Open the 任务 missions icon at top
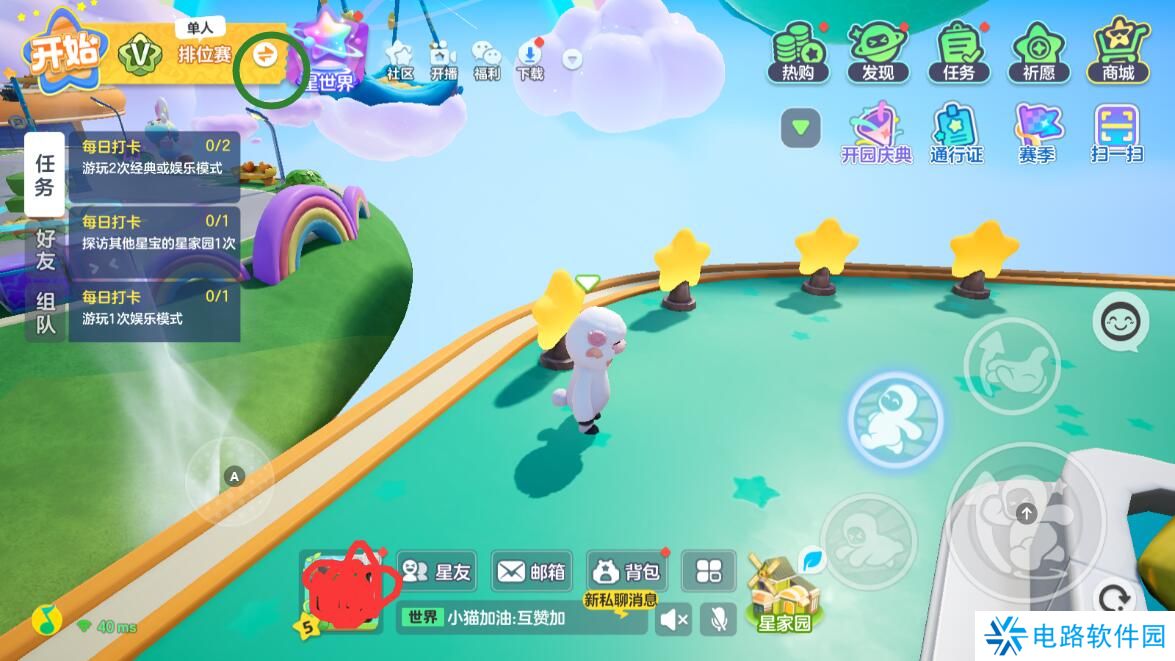1175x661 pixels. pyautogui.click(x=958, y=52)
